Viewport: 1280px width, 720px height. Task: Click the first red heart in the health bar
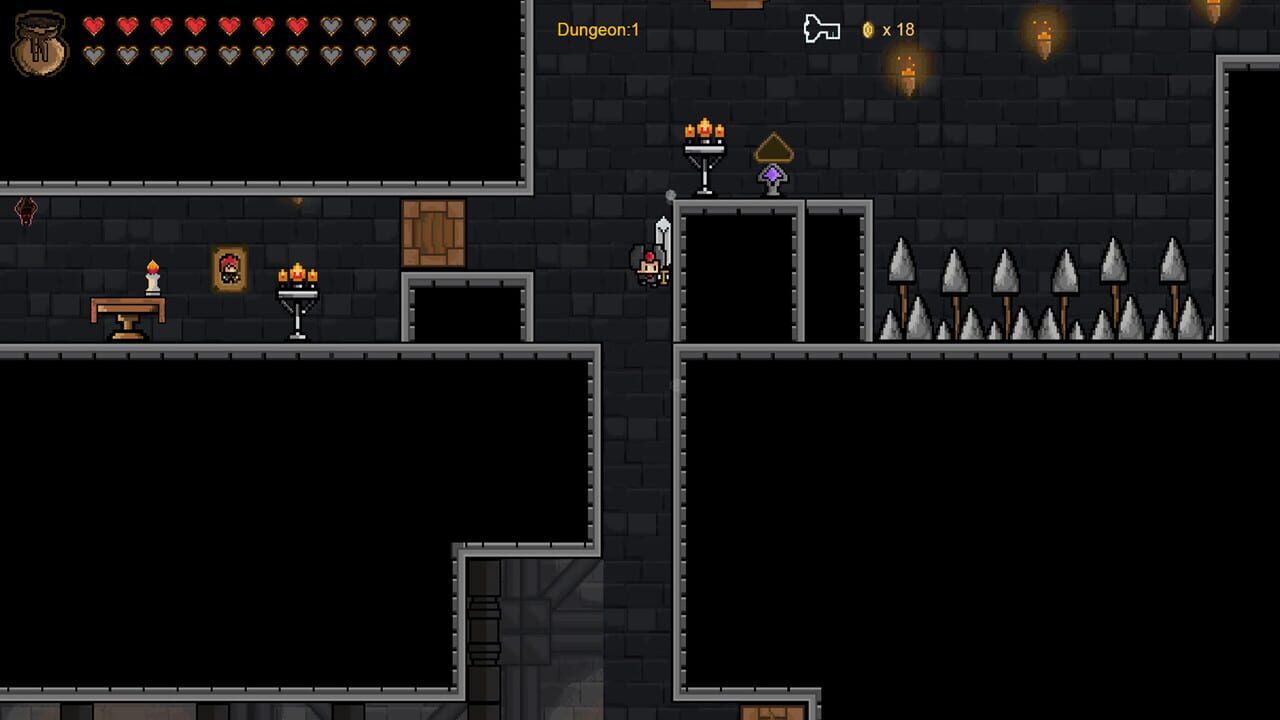tap(93, 28)
